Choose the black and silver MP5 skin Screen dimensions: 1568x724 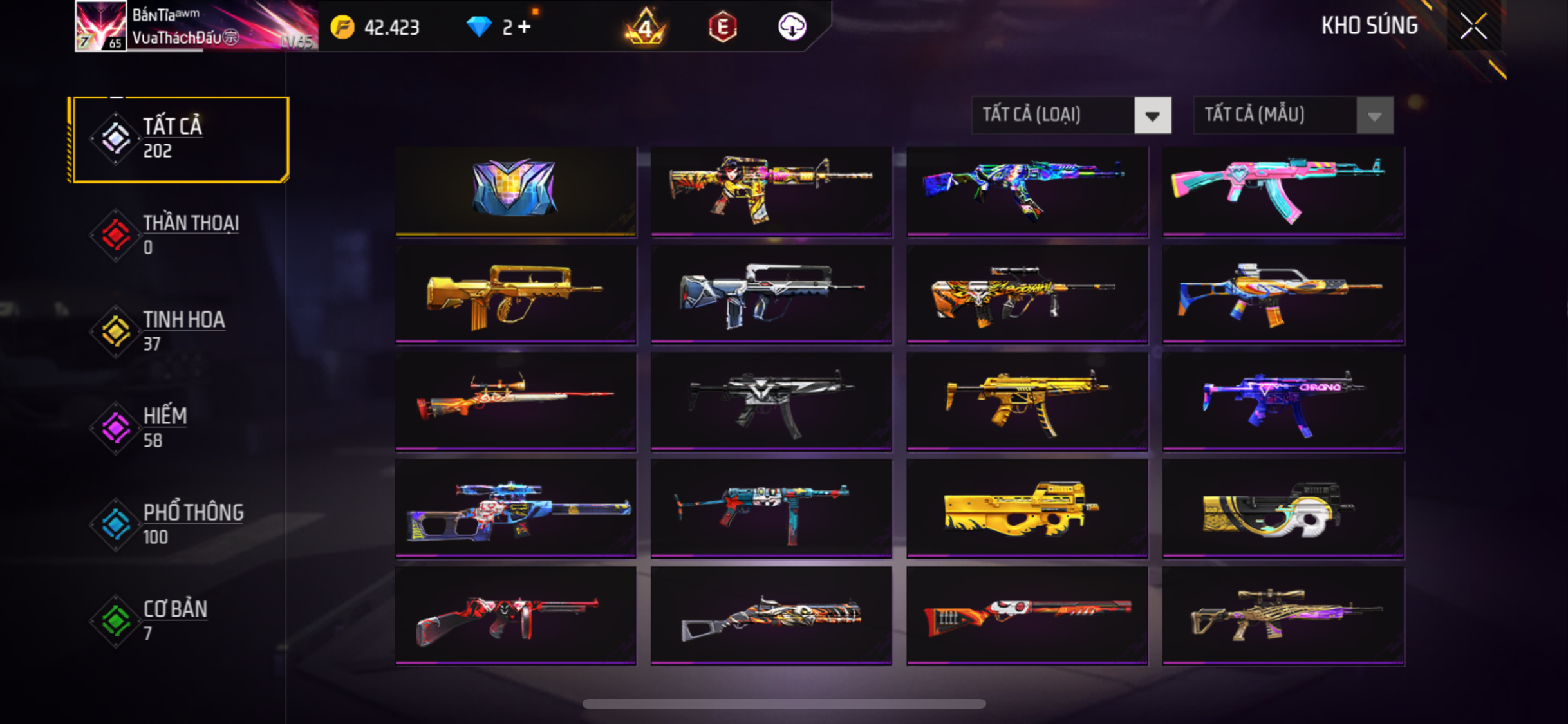pyautogui.click(x=771, y=402)
